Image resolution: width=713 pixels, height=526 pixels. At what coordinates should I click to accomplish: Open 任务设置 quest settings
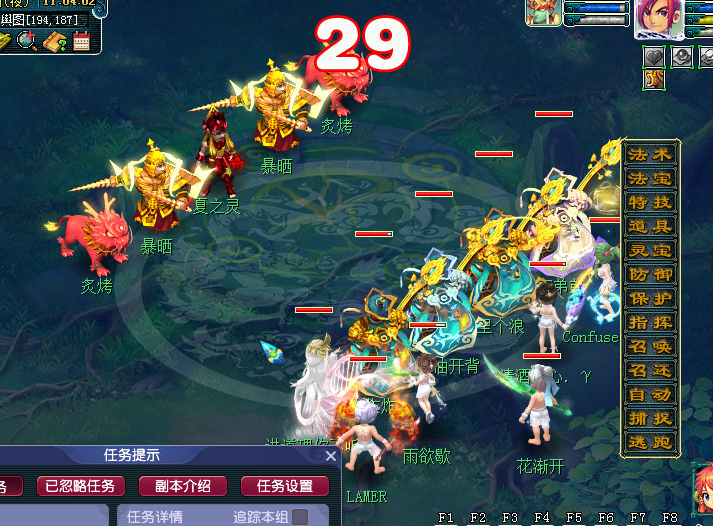tap(285, 487)
